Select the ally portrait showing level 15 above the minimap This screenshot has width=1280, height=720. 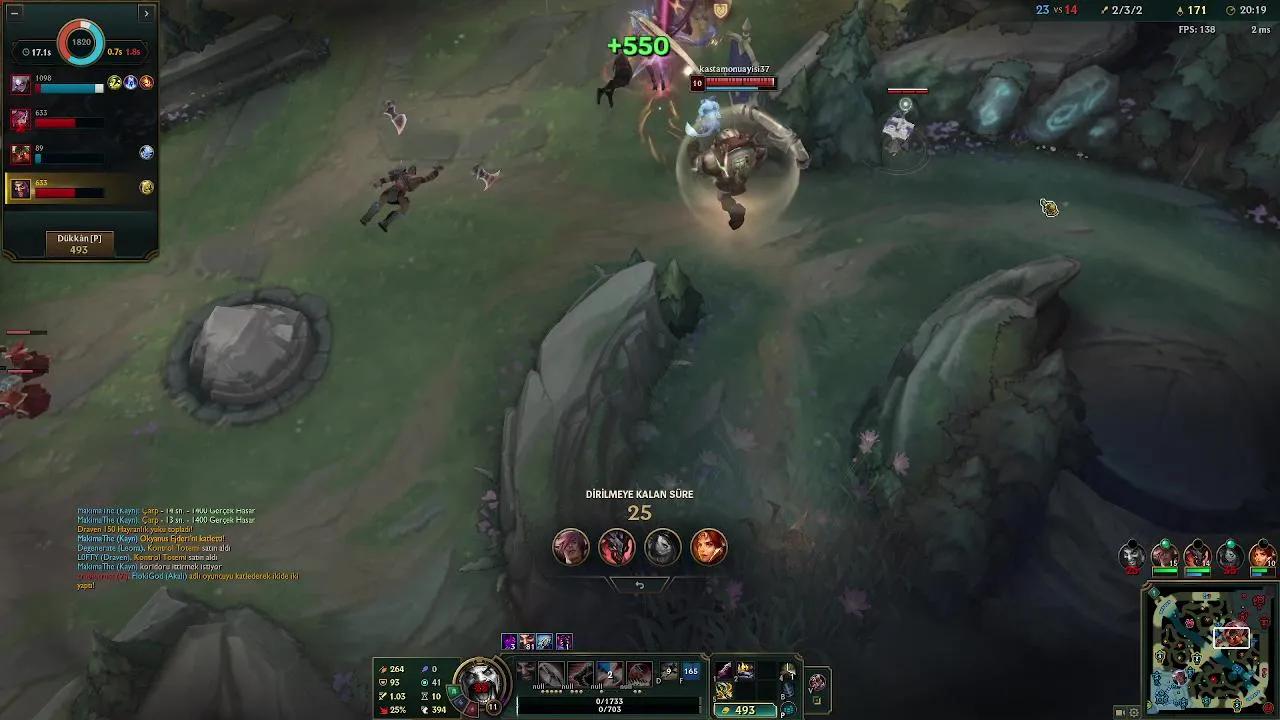(x=1163, y=554)
